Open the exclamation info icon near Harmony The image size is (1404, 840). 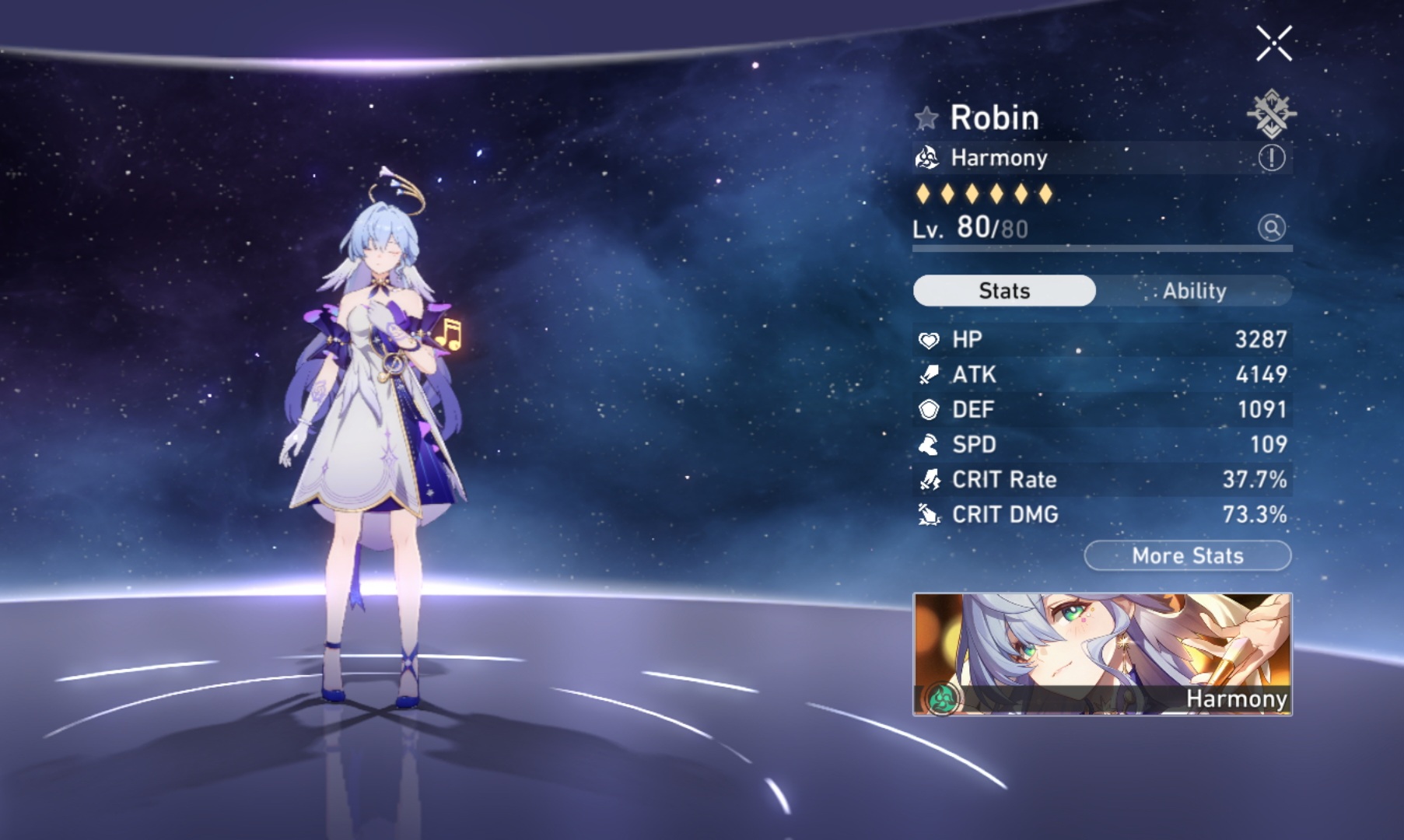pyautogui.click(x=1273, y=157)
